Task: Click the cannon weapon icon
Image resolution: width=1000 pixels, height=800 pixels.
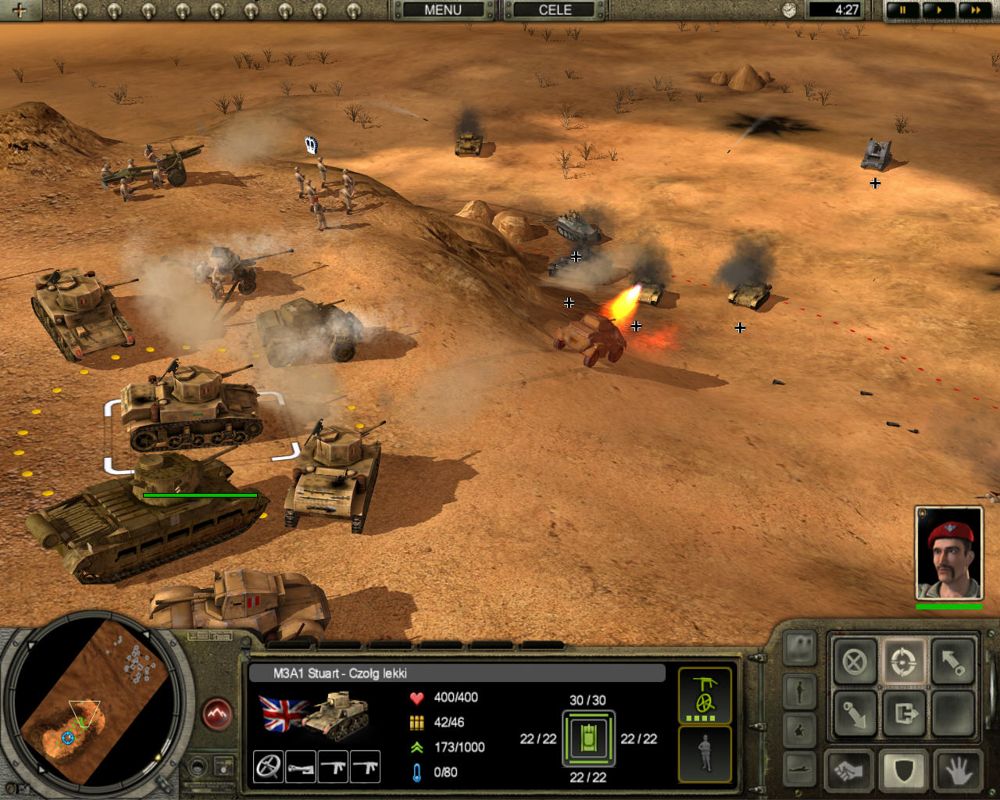Action: pyautogui.click(x=300, y=766)
